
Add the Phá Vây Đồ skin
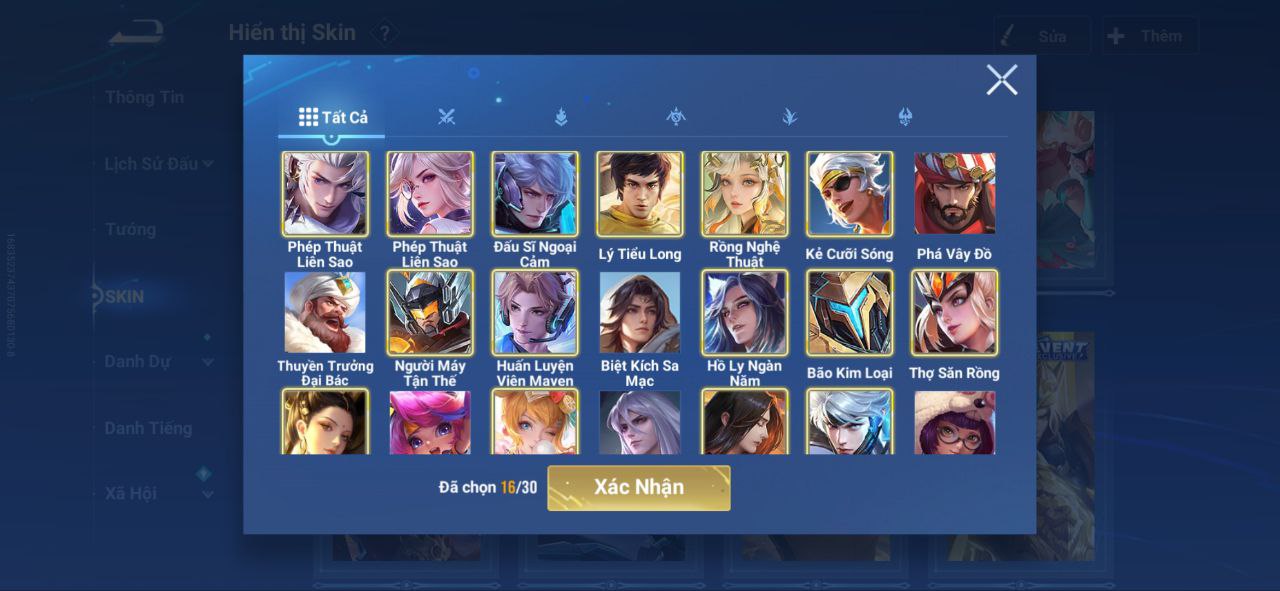[954, 194]
